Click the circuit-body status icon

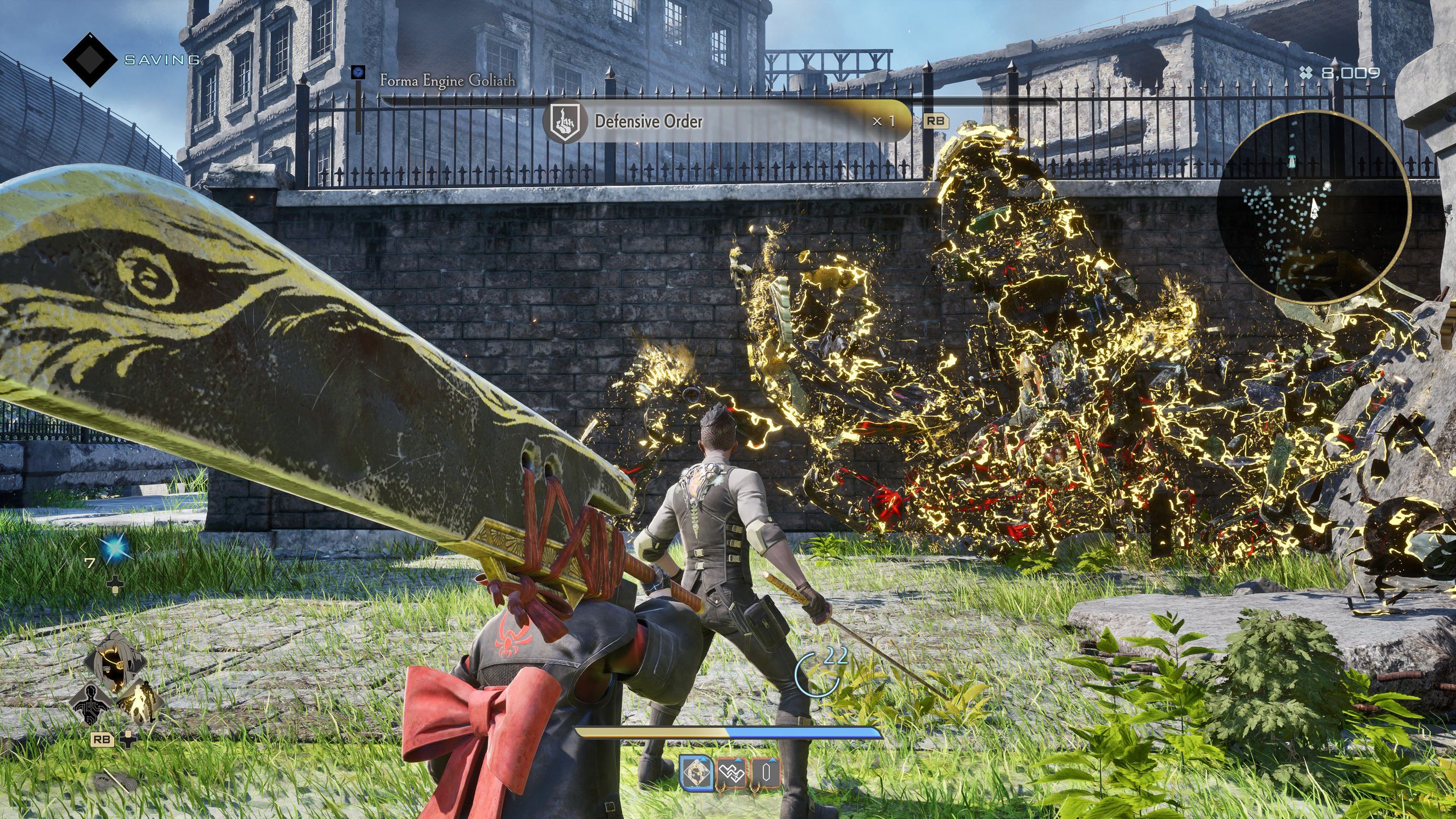tap(90, 704)
